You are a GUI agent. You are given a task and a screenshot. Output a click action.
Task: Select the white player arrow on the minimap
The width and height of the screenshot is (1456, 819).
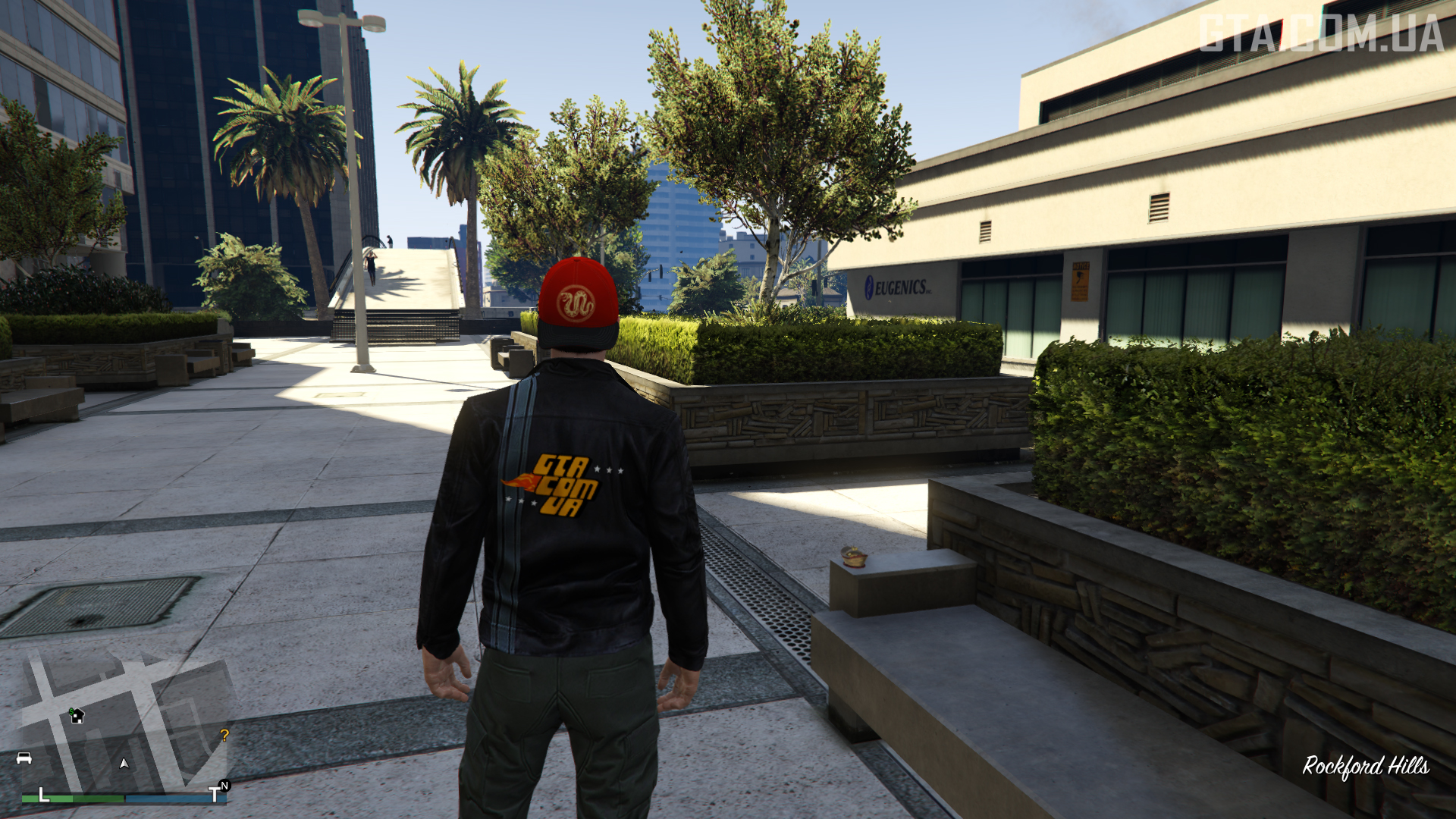tap(124, 763)
